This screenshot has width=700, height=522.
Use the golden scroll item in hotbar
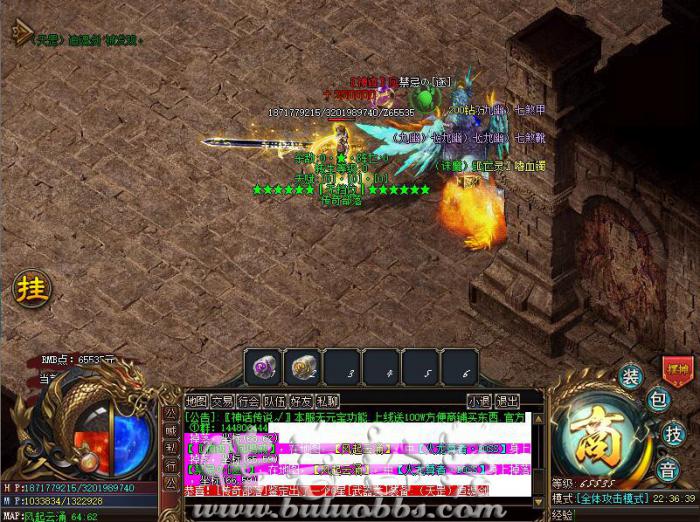[303, 368]
